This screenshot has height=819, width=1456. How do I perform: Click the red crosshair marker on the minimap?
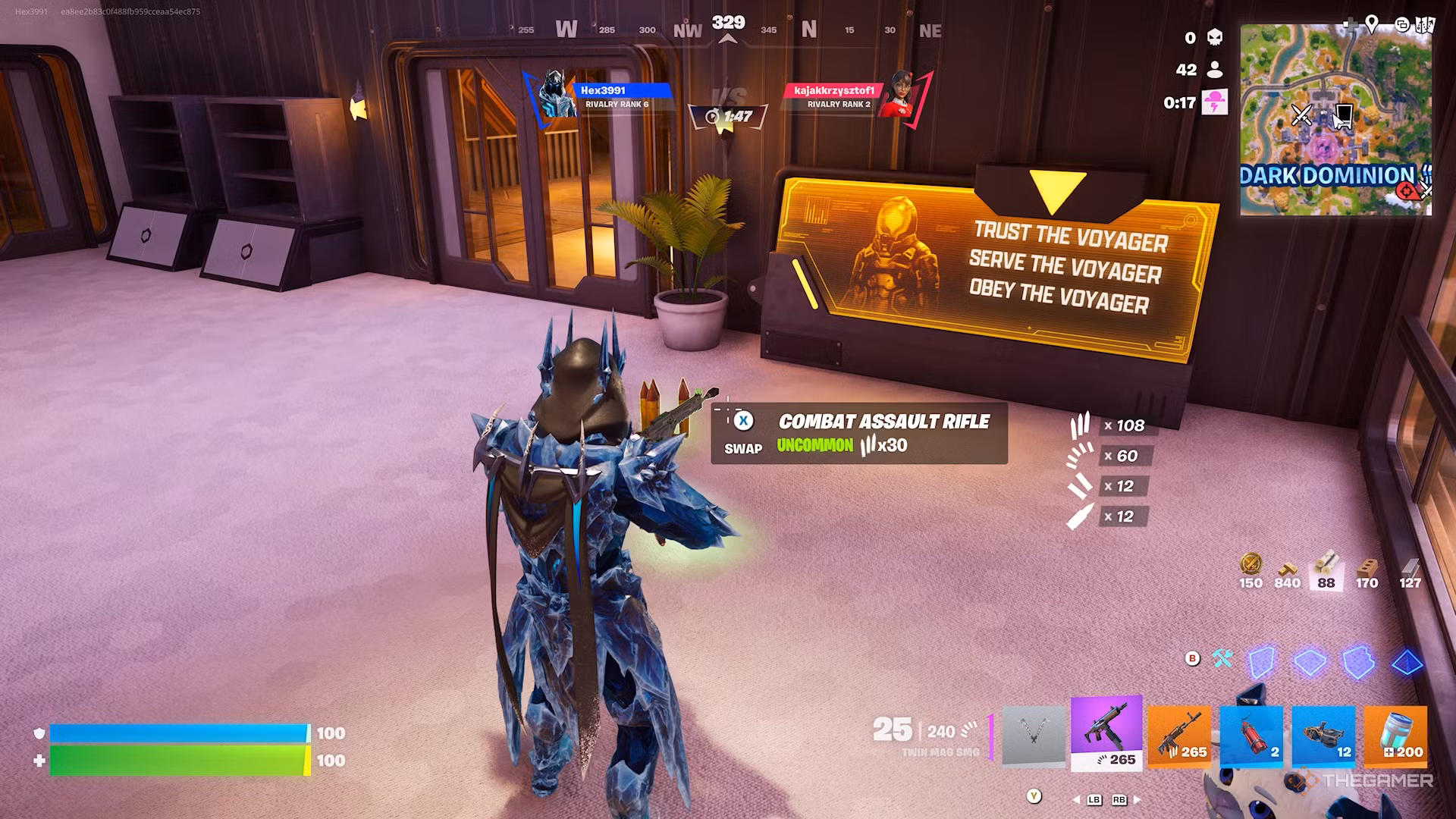click(x=1407, y=191)
